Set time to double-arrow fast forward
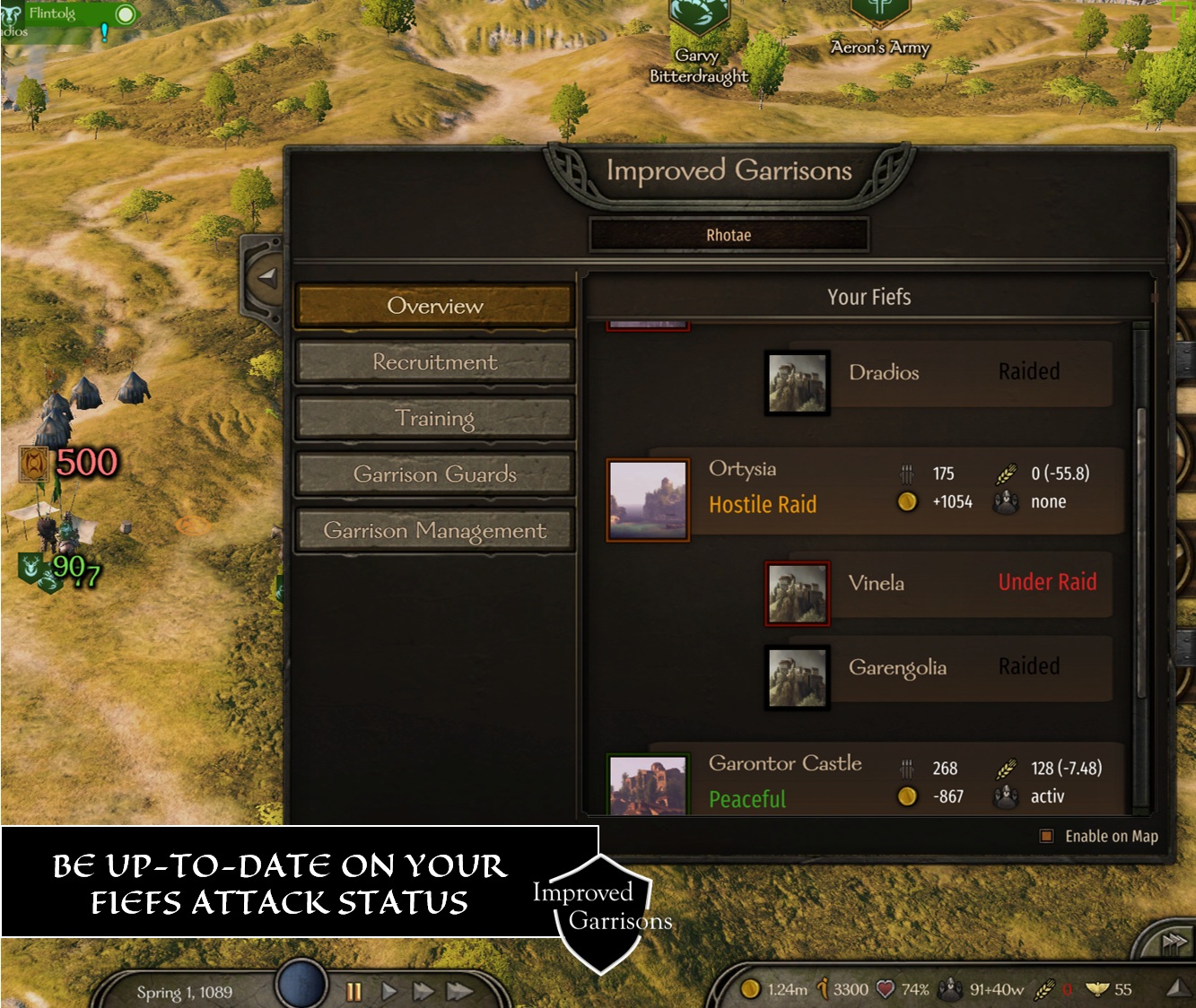This screenshot has height=1008, width=1196. (x=423, y=991)
